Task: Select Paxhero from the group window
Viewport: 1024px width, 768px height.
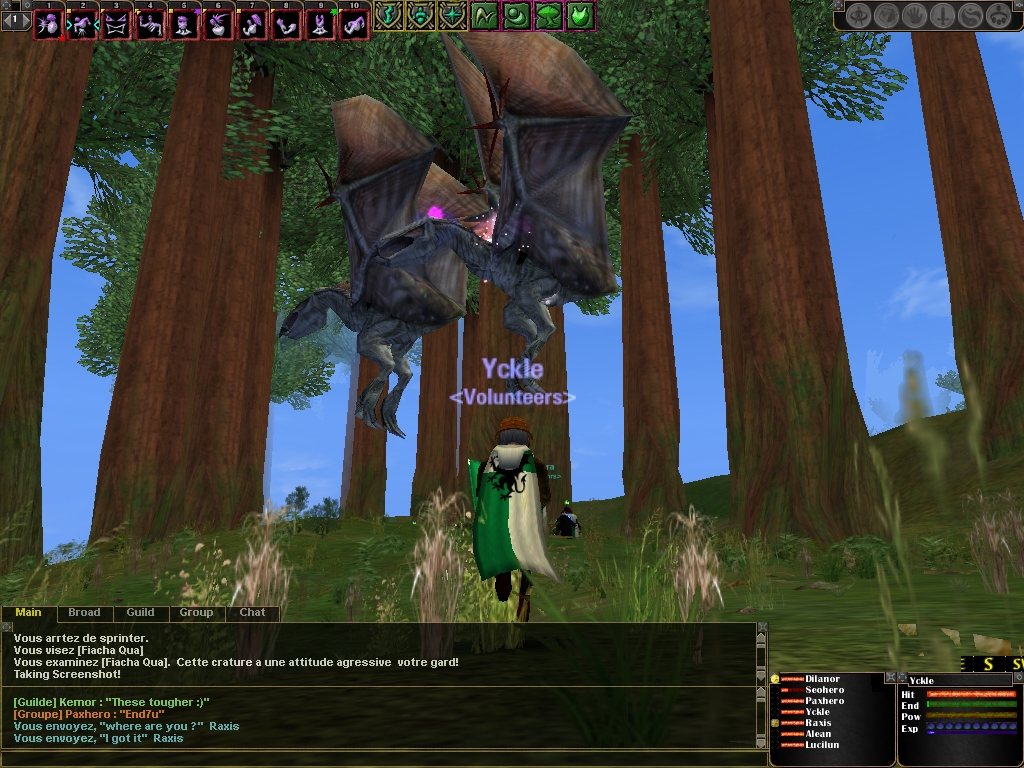Action: (x=824, y=701)
